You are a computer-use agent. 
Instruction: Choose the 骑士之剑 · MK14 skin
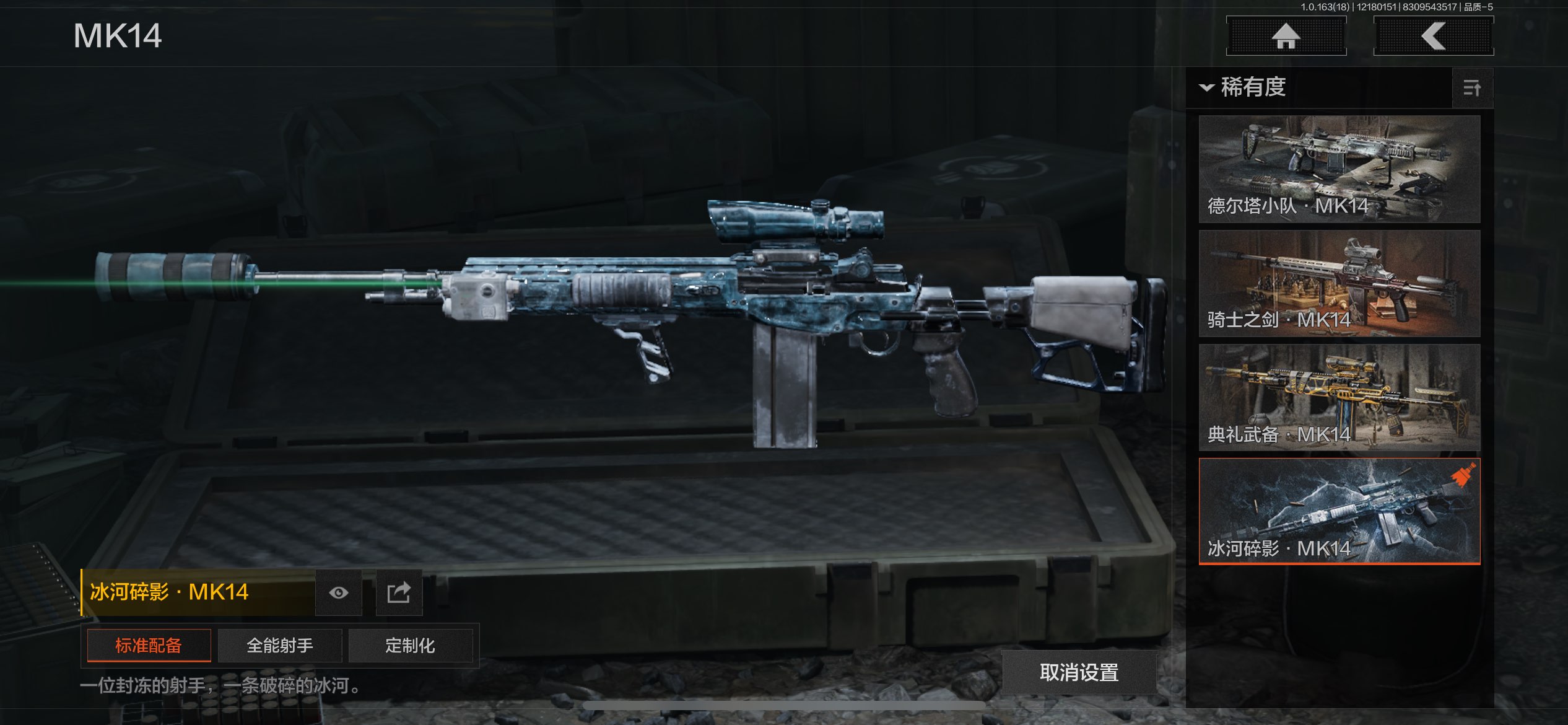pos(1339,283)
